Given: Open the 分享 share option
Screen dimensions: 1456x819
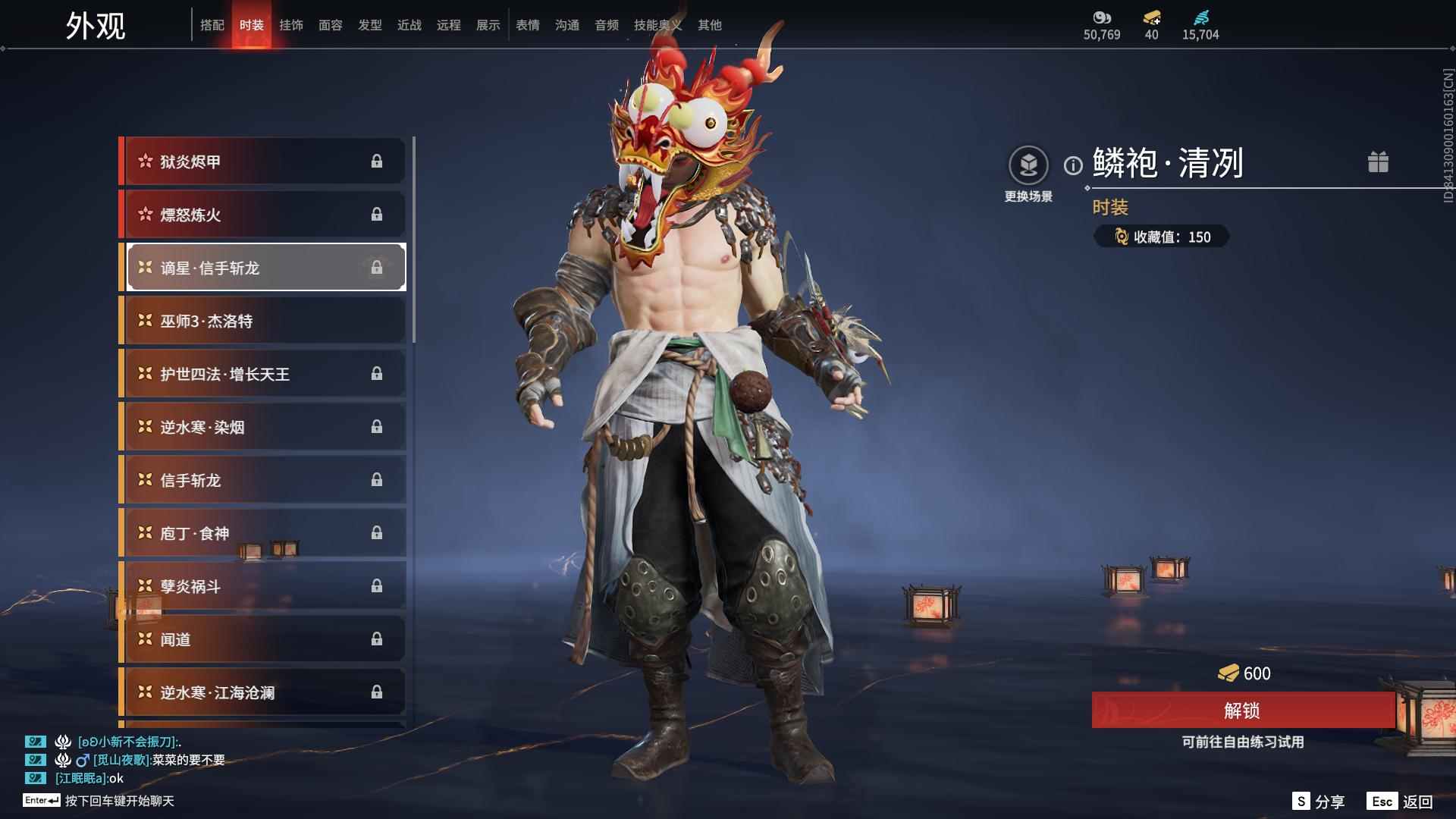Looking at the screenshot, I should [x=1319, y=802].
